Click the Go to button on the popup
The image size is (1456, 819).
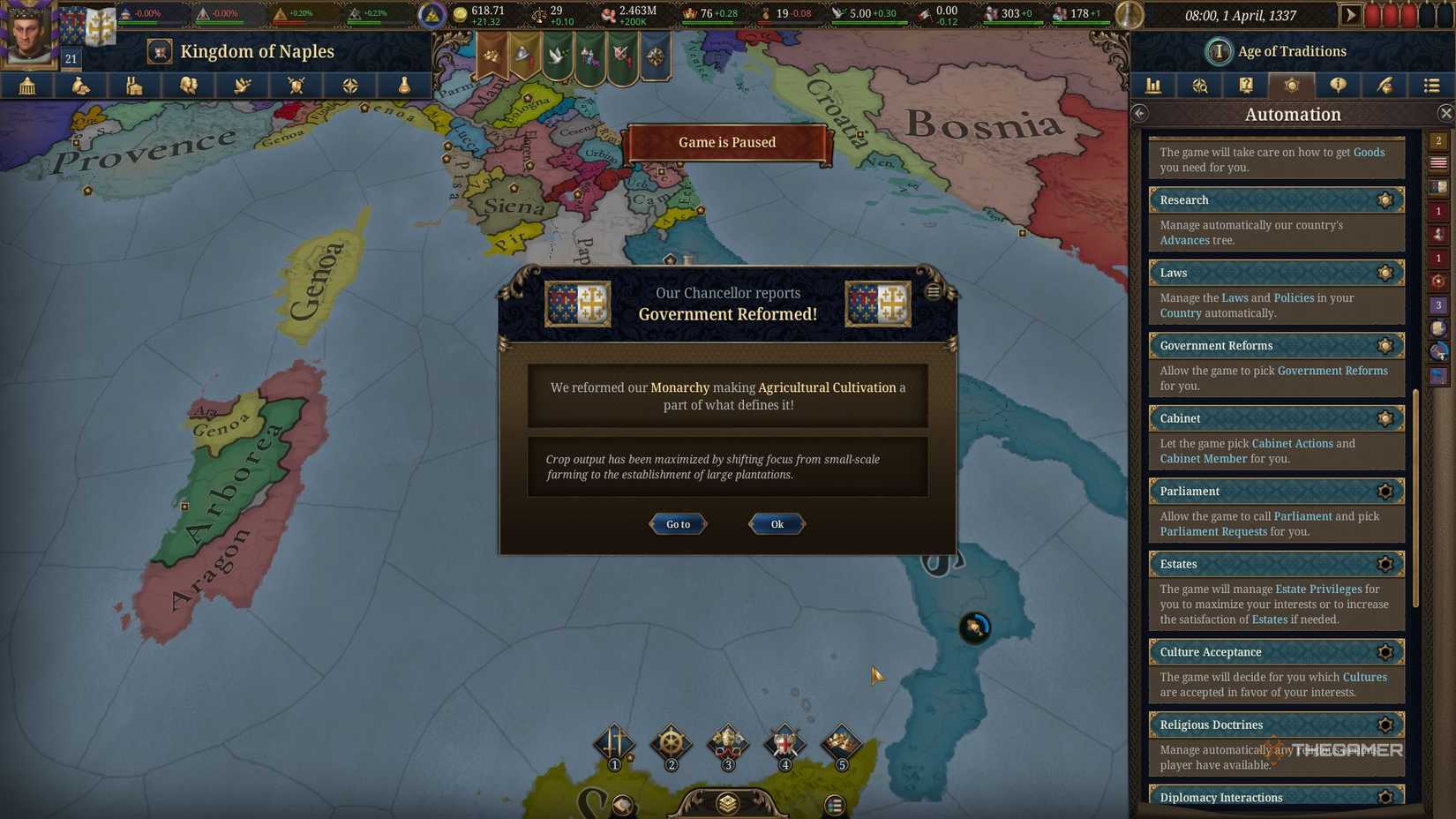tap(677, 523)
